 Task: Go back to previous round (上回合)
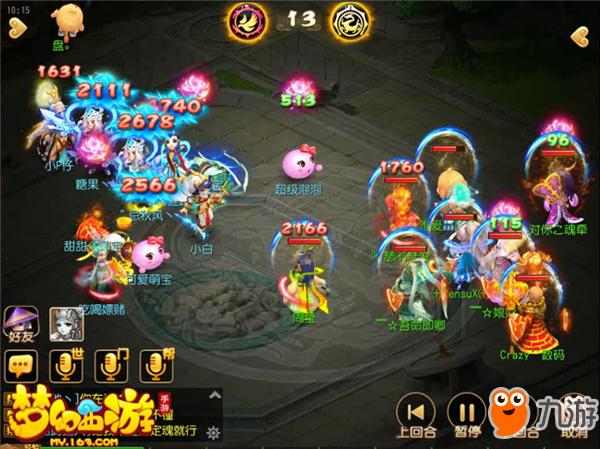pos(415,412)
